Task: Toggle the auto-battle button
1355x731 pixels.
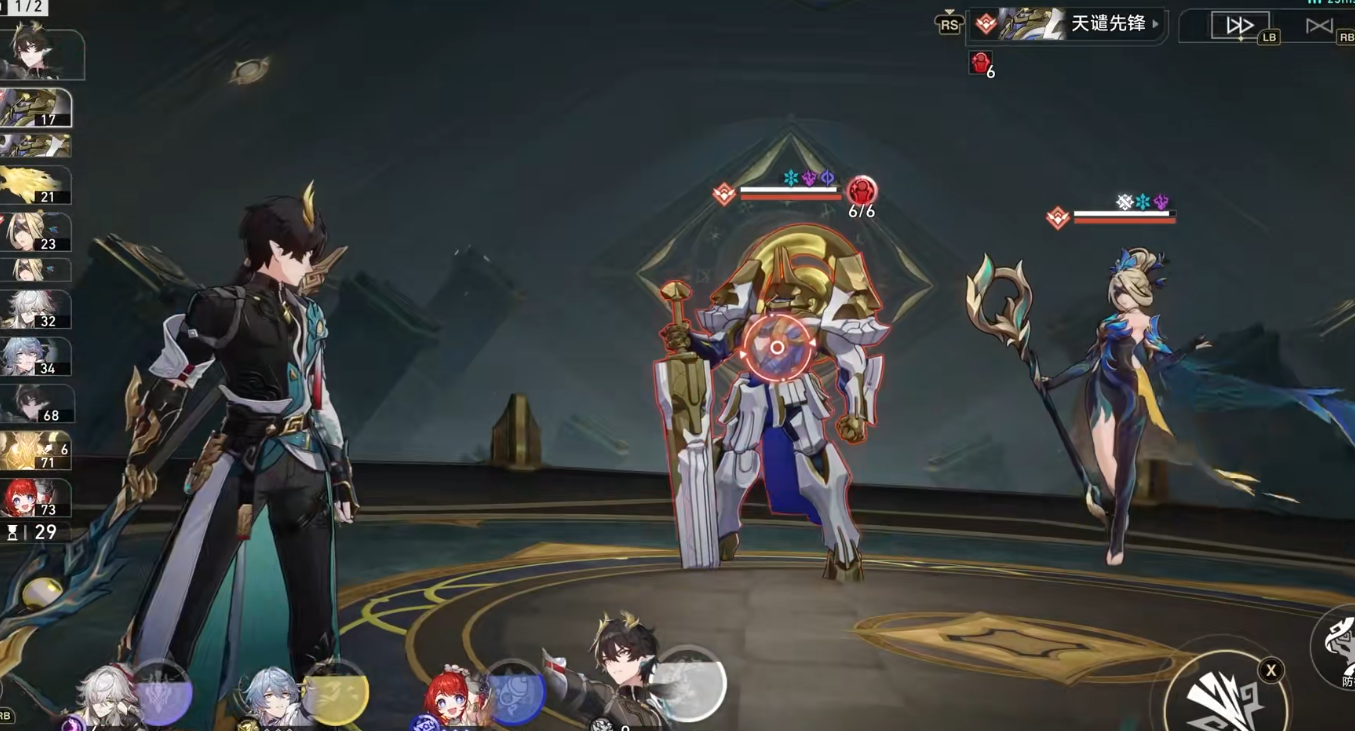Action: (1319, 26)
